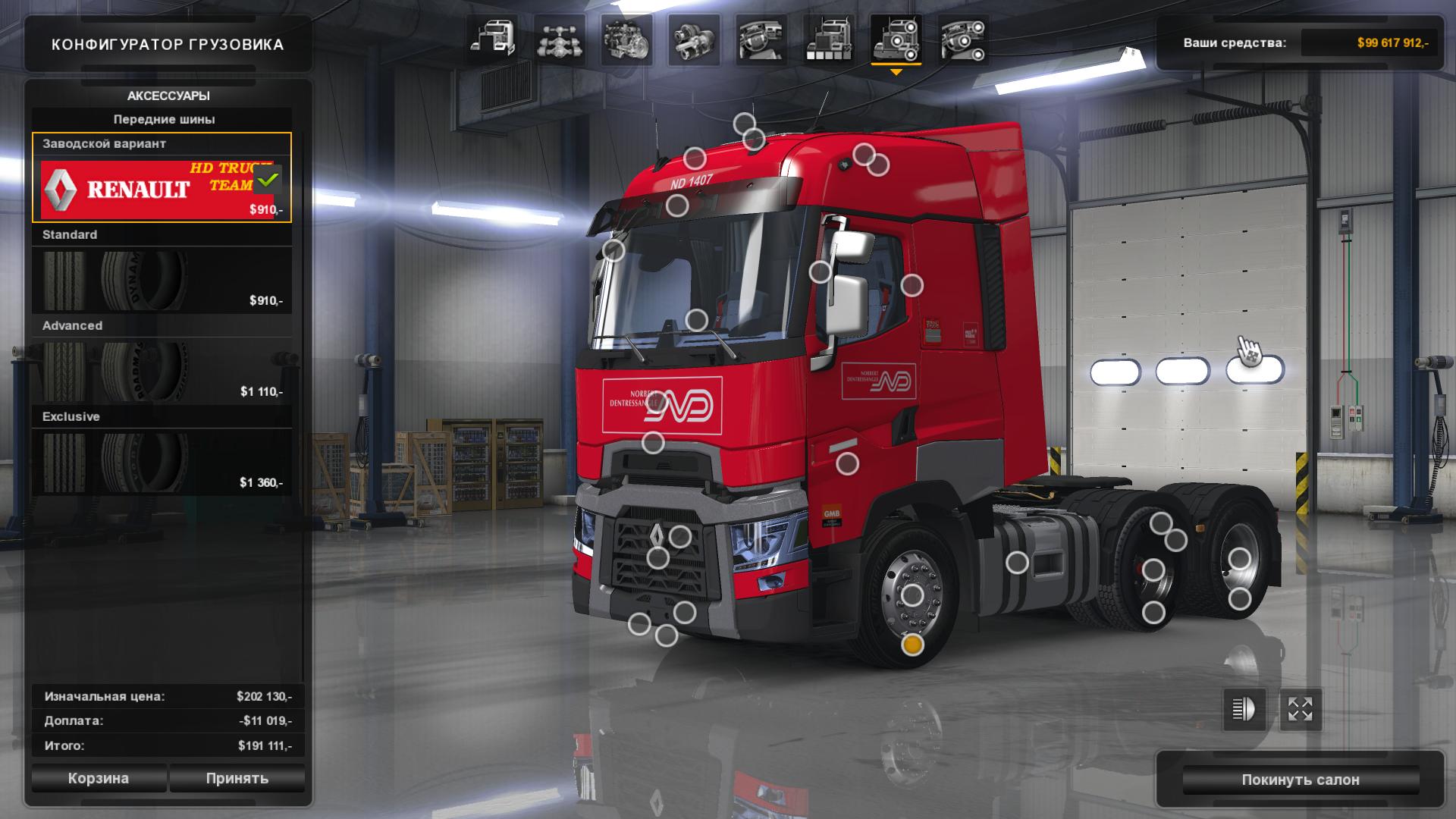
Task: Select the Exclusive tire for $1 360
Action: [x=162, y=461]
